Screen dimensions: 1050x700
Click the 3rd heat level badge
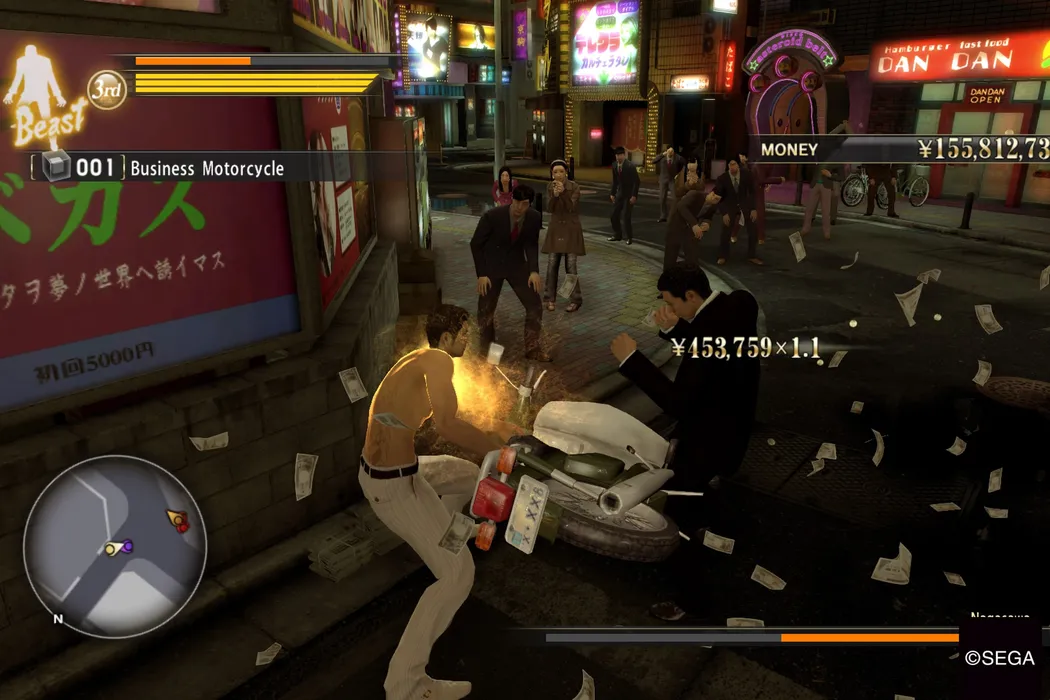pos(107,91)
